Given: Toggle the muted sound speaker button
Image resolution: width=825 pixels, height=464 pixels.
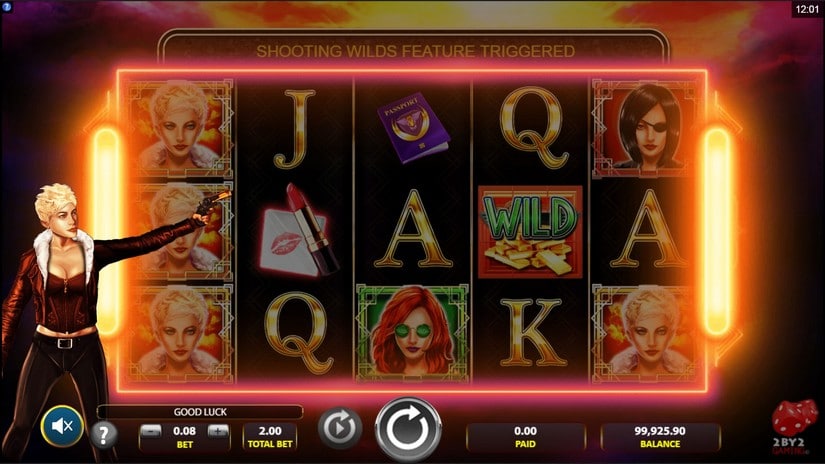Looking at the screenshot, I should [62, 427].
